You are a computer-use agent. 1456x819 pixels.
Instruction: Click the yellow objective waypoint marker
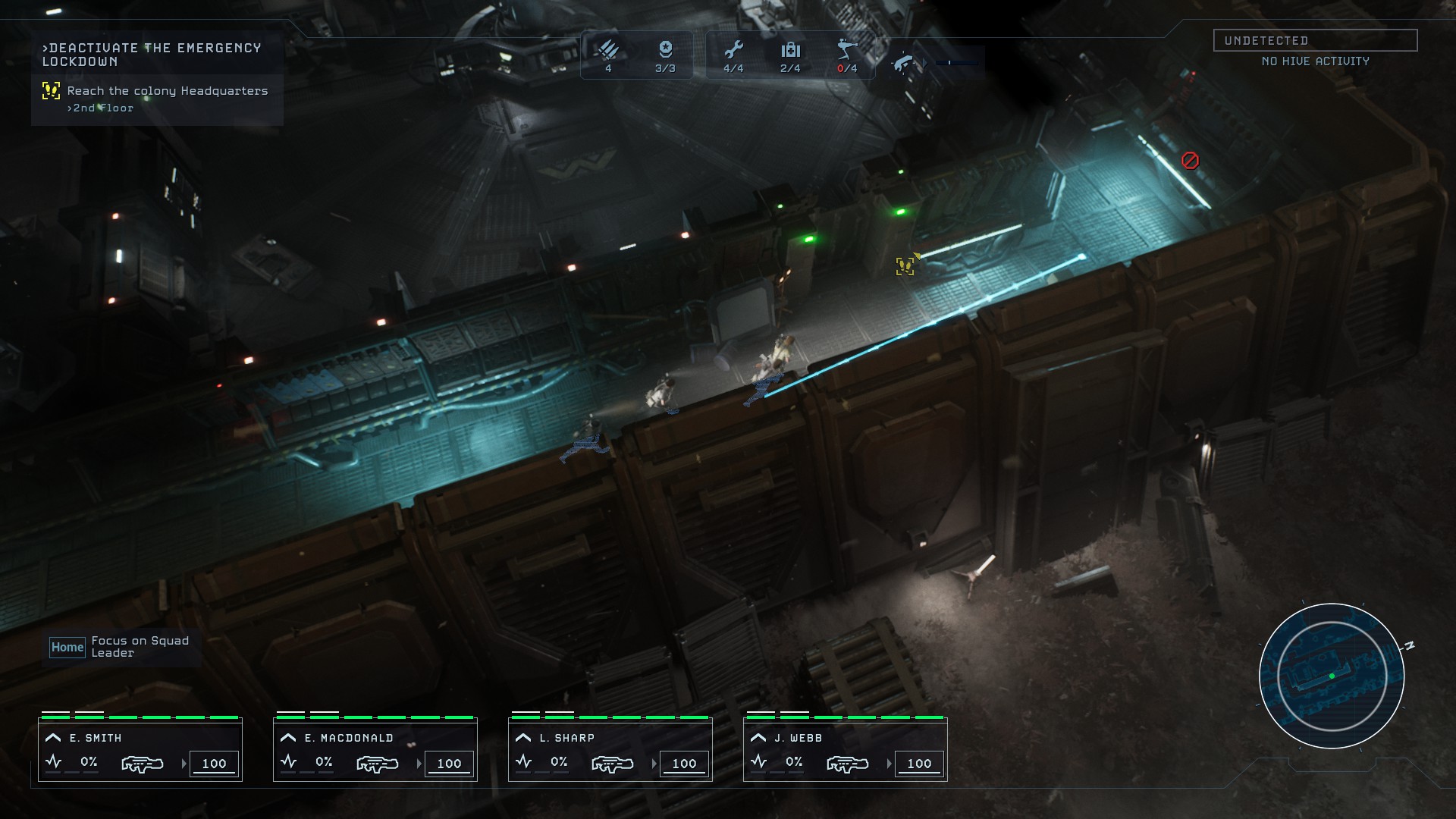pos(905,265)
